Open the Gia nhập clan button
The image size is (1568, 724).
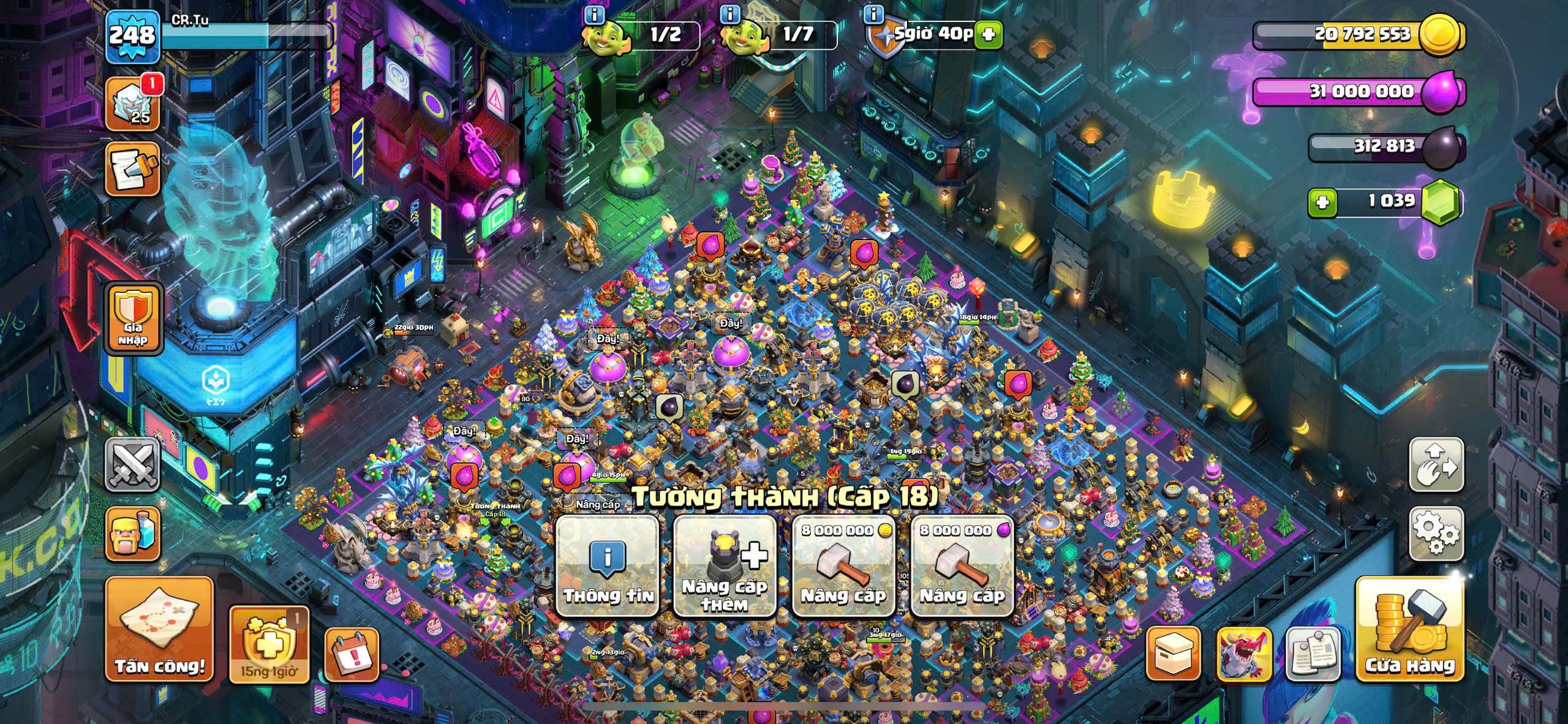click(x=134, y=319)
